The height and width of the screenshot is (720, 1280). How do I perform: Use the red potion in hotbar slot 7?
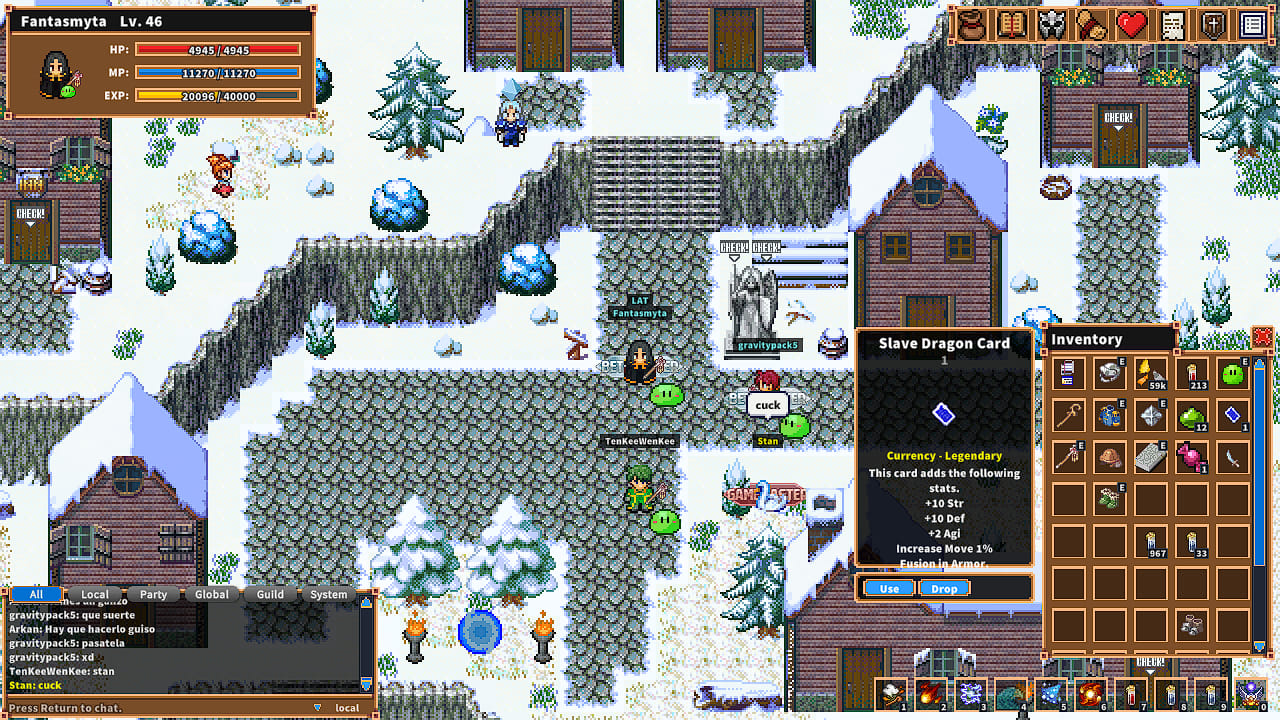click(1130, 693)
